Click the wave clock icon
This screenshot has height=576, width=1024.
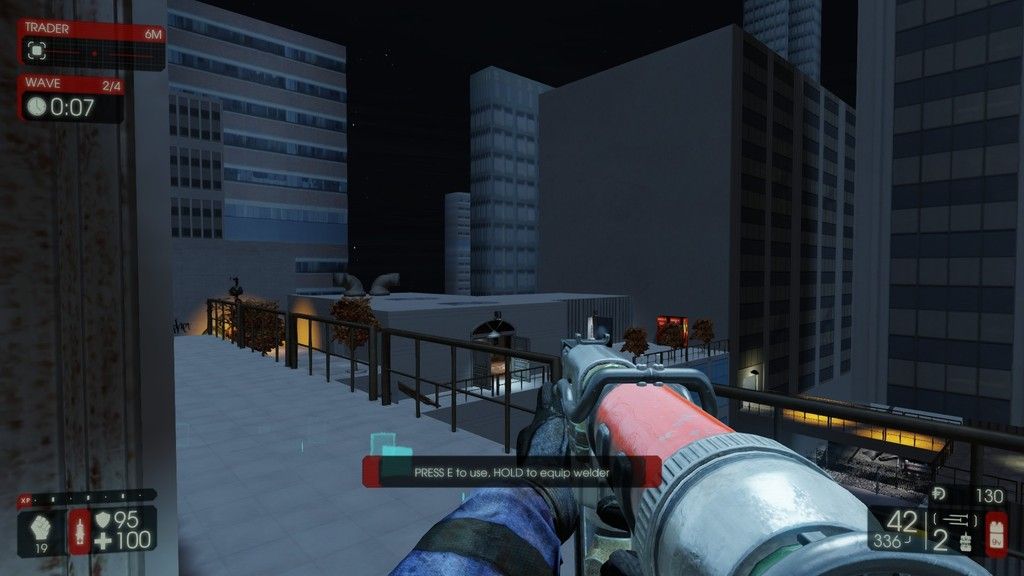click(36, 106)
